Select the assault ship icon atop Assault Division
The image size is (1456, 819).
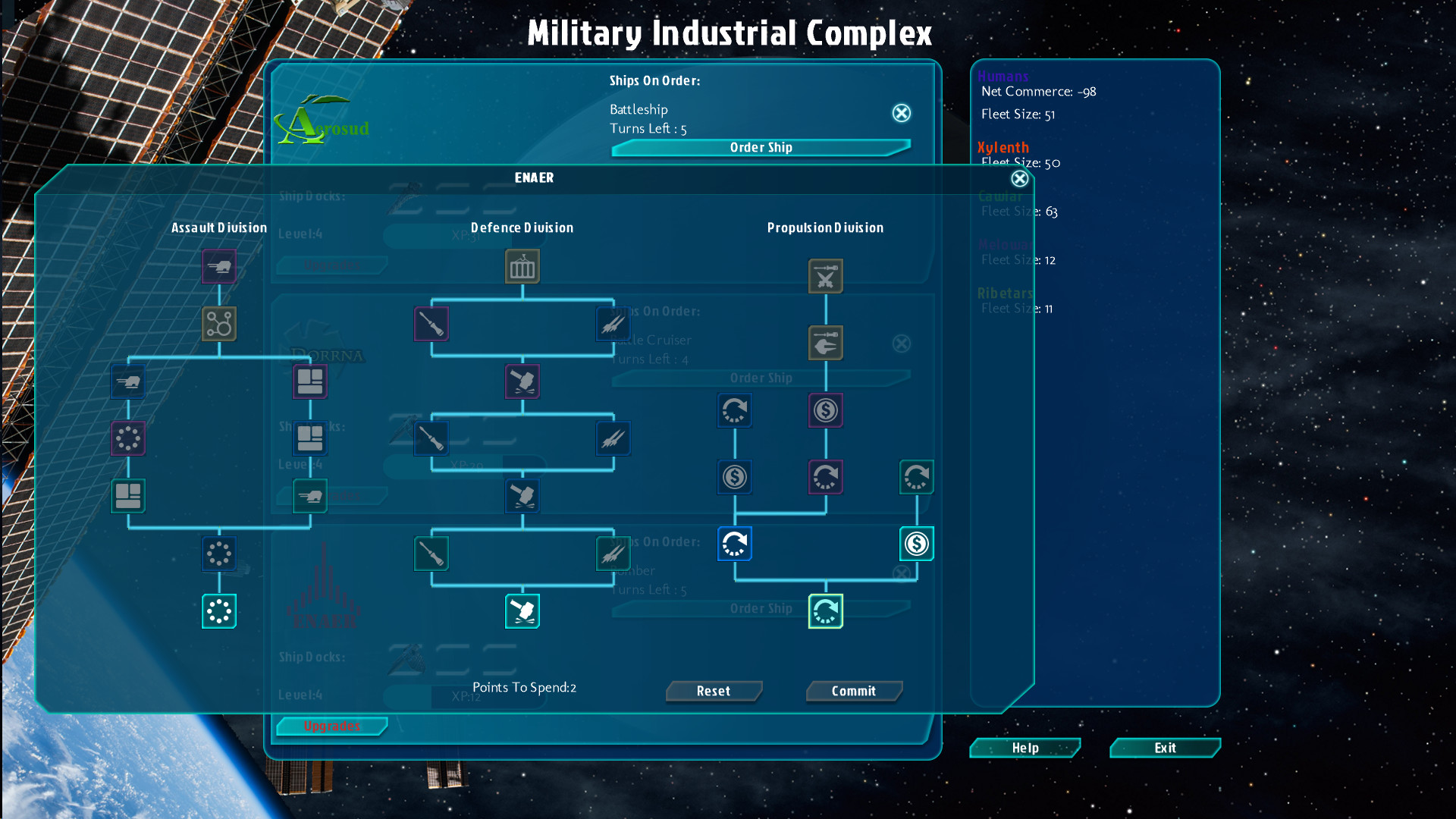[x=219, y=266]
